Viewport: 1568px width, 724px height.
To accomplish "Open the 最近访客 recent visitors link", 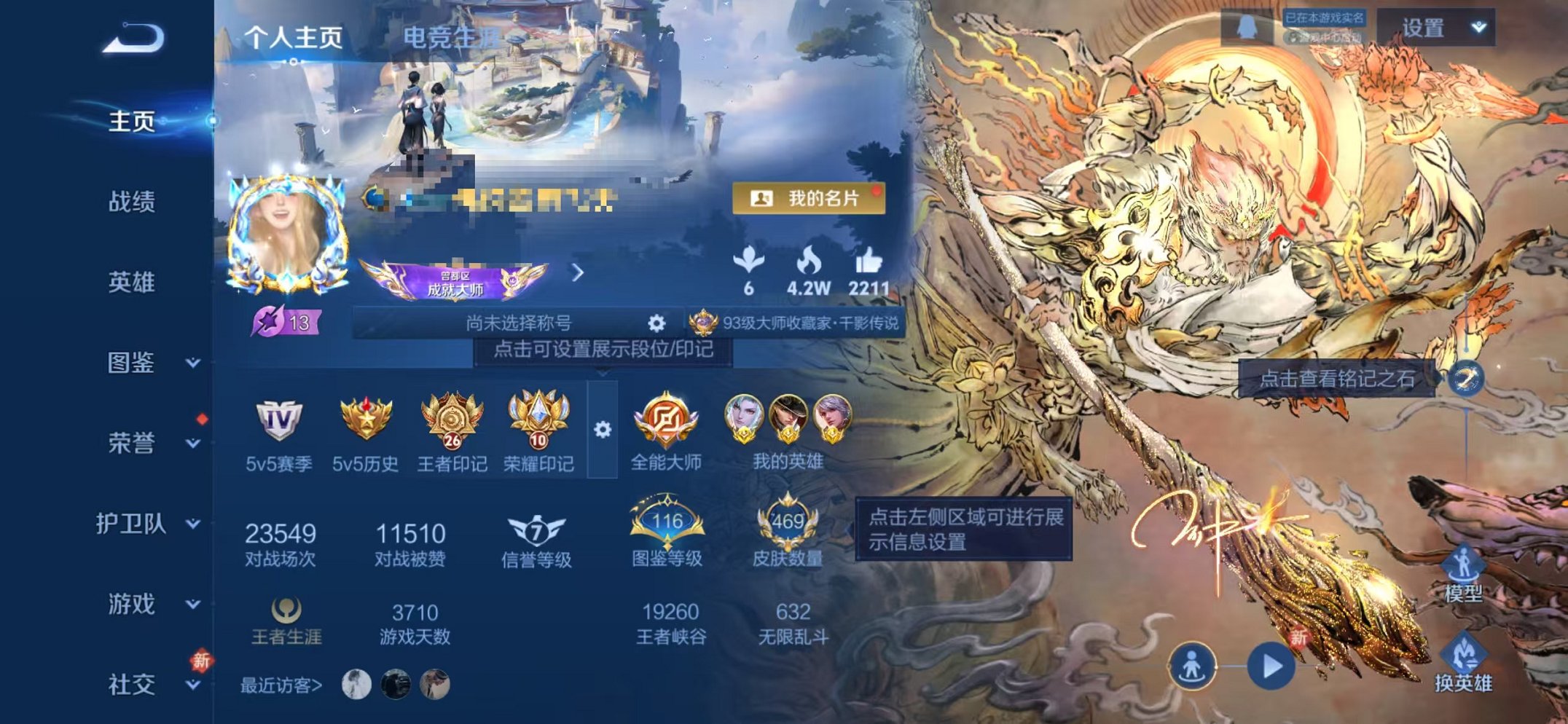I will pyautogui.click(x=281, y=685).
